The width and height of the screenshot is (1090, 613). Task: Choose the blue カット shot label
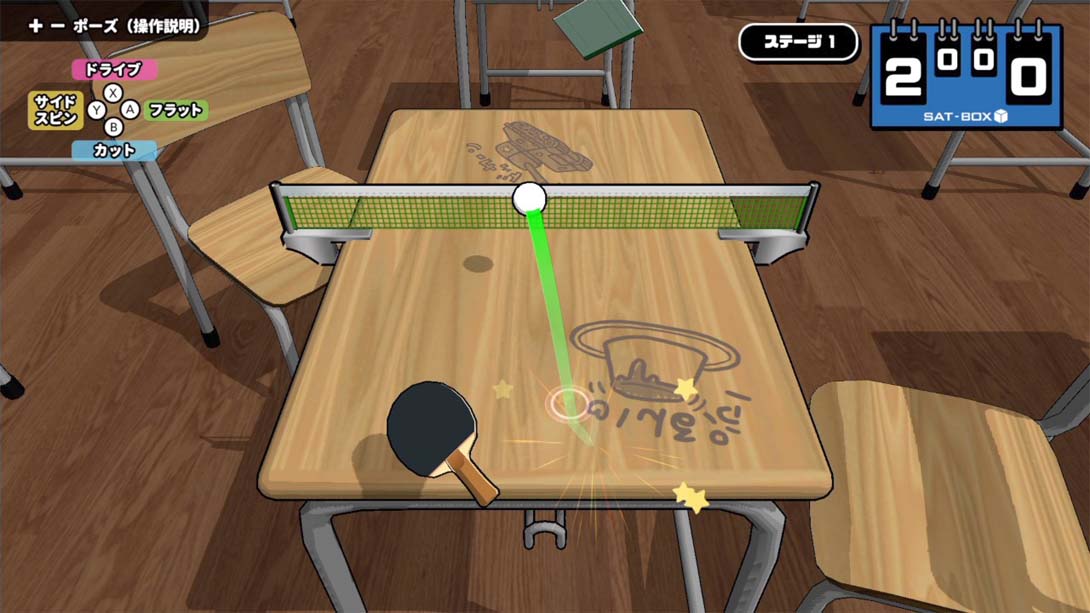click(114, 151)
